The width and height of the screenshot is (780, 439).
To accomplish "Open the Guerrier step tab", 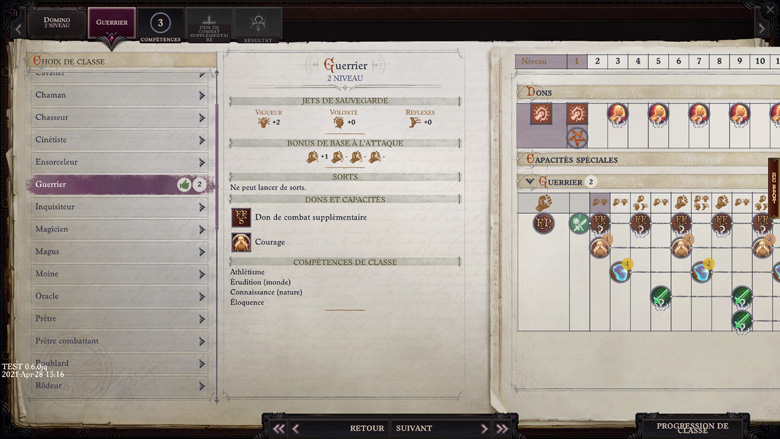I will (x=112, y=22).
